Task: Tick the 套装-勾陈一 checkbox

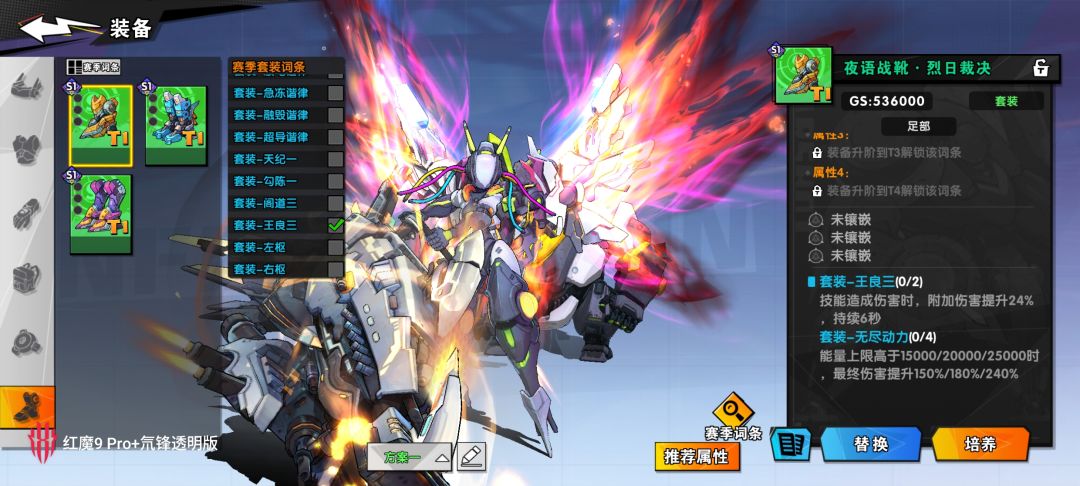Action: (336, 181)
